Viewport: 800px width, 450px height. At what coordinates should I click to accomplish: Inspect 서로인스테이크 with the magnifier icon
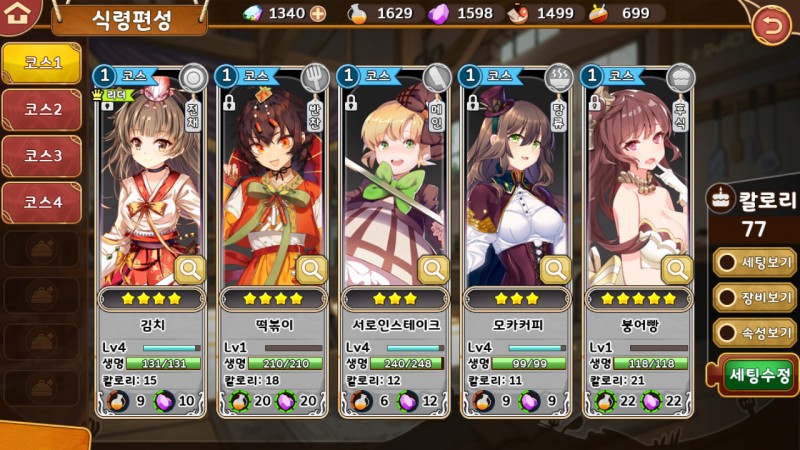(x=434, y=269)
